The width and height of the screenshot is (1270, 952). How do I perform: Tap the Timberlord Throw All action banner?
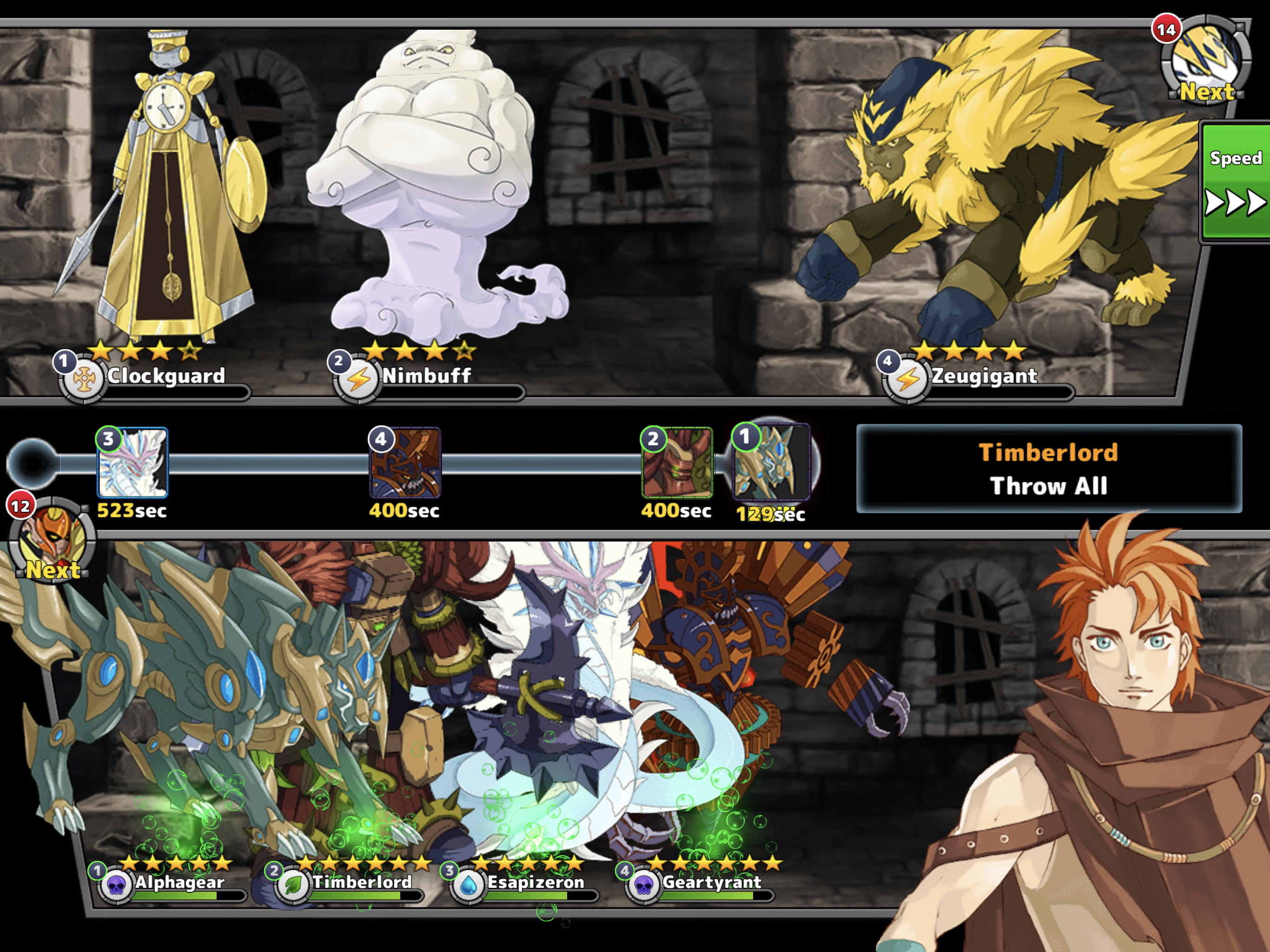[1048, 469]
